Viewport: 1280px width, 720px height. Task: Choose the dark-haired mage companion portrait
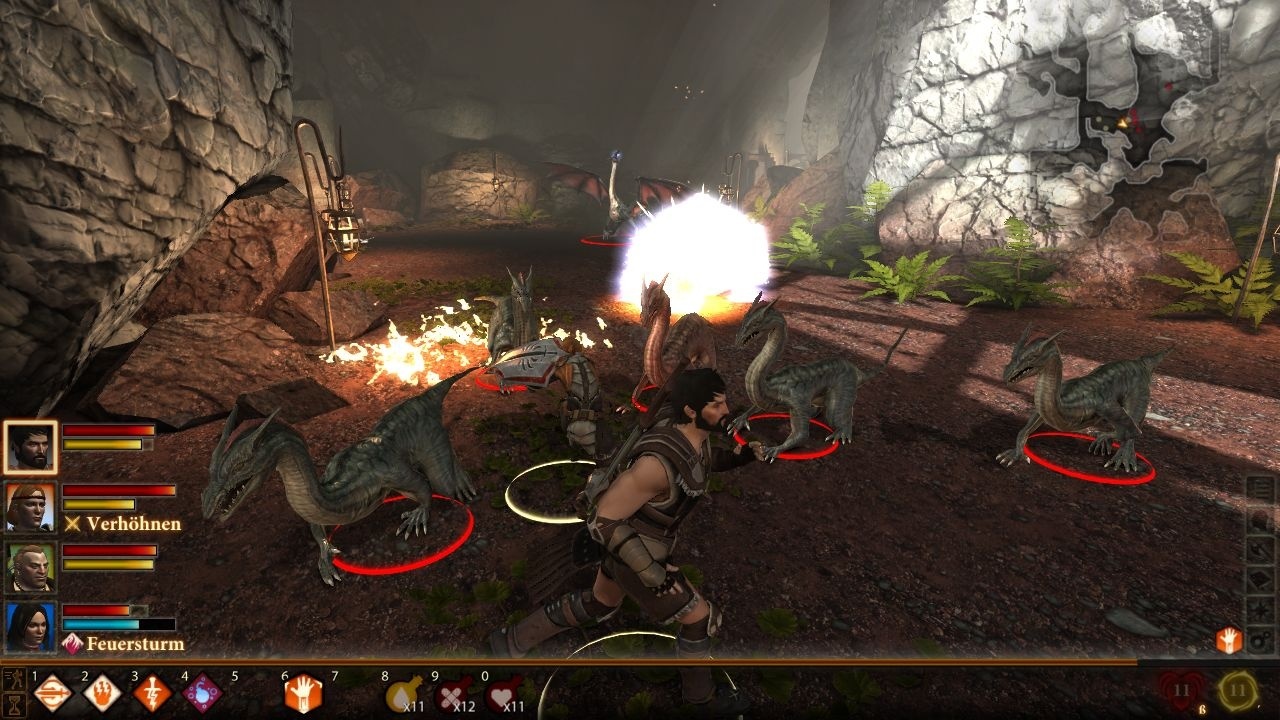pyautogui.click(x=30, y=627)
